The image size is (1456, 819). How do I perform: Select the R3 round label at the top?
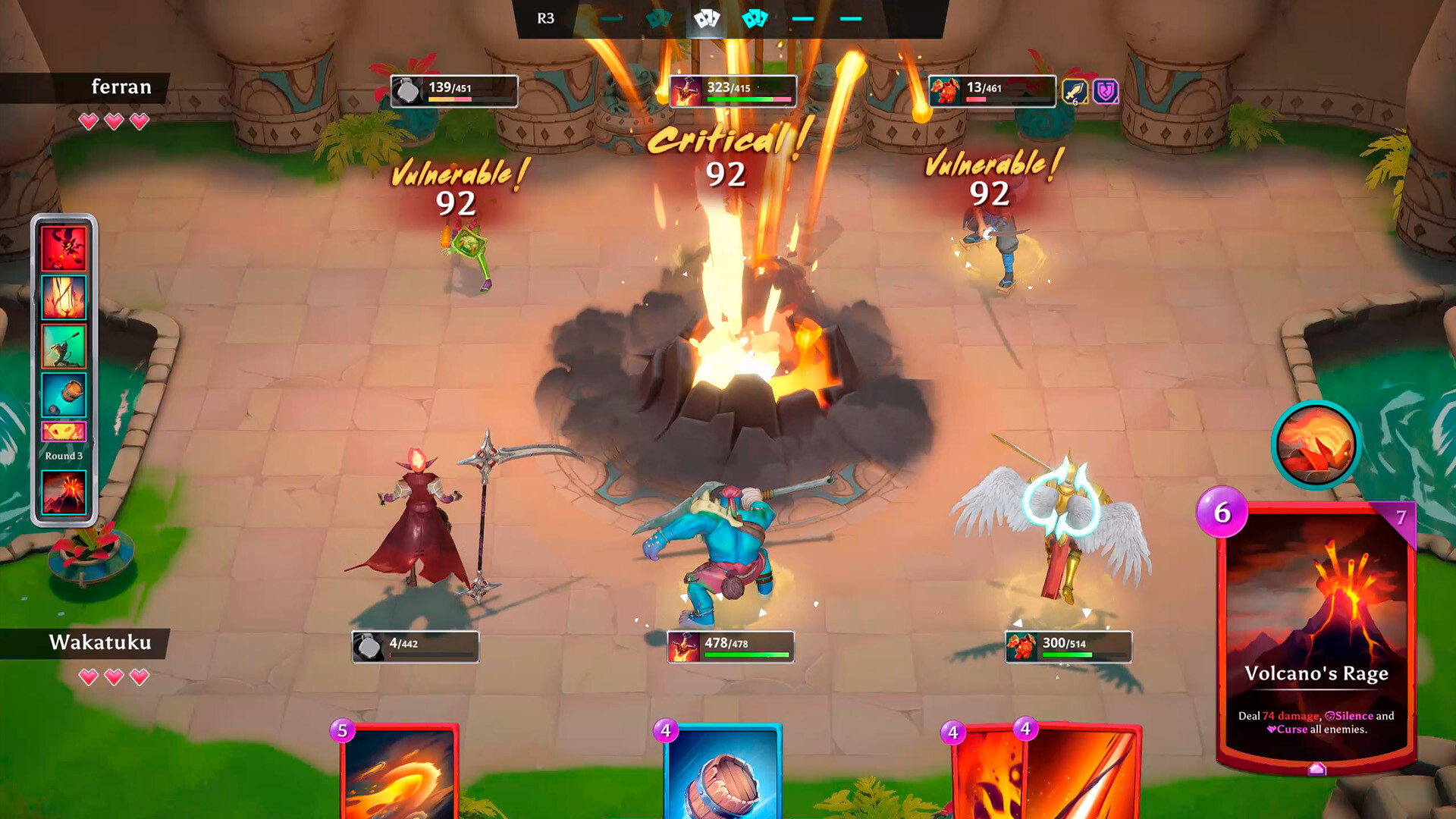pos(548,18)
